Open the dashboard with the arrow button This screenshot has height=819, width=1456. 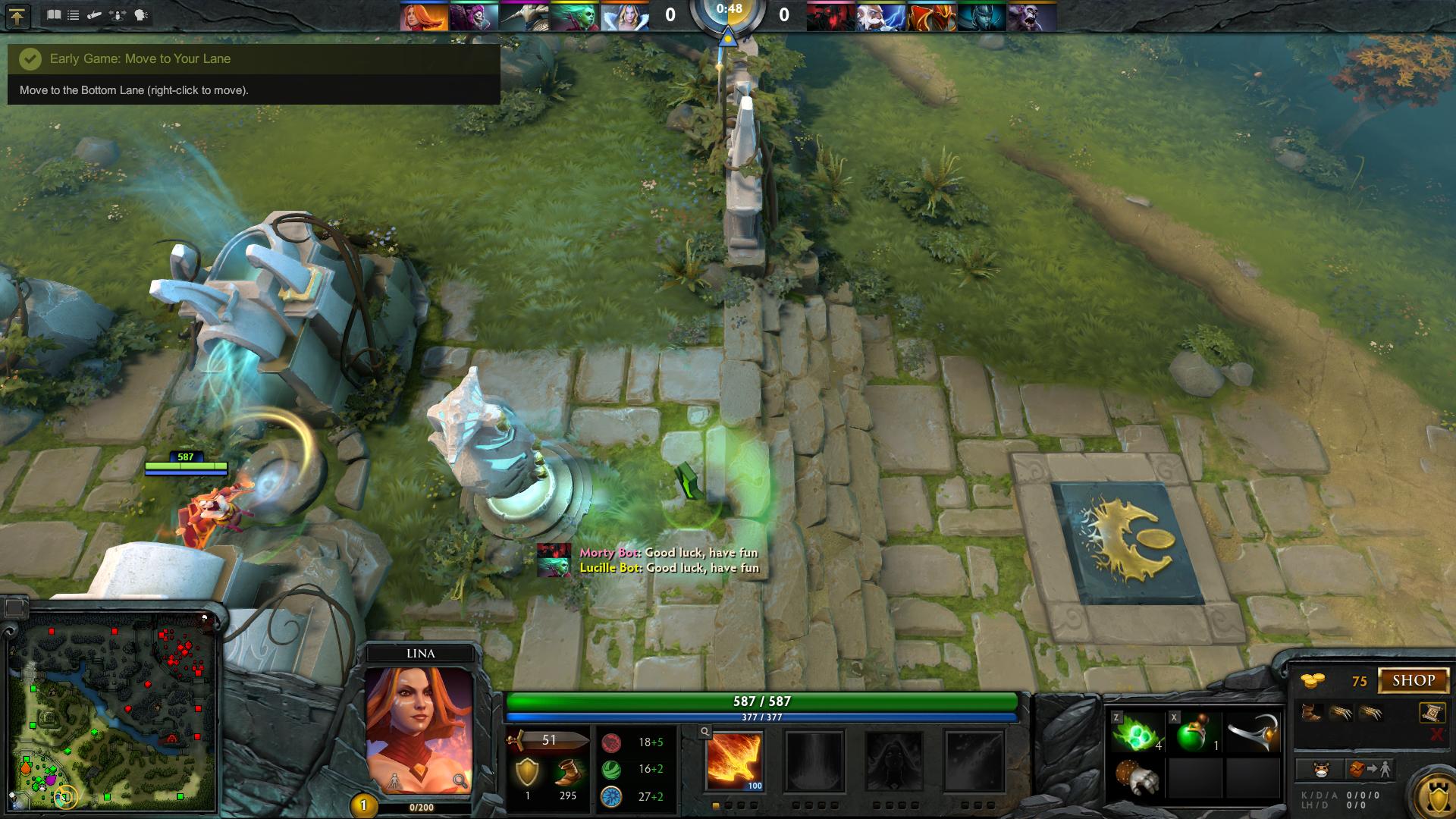tap(17, 16)
